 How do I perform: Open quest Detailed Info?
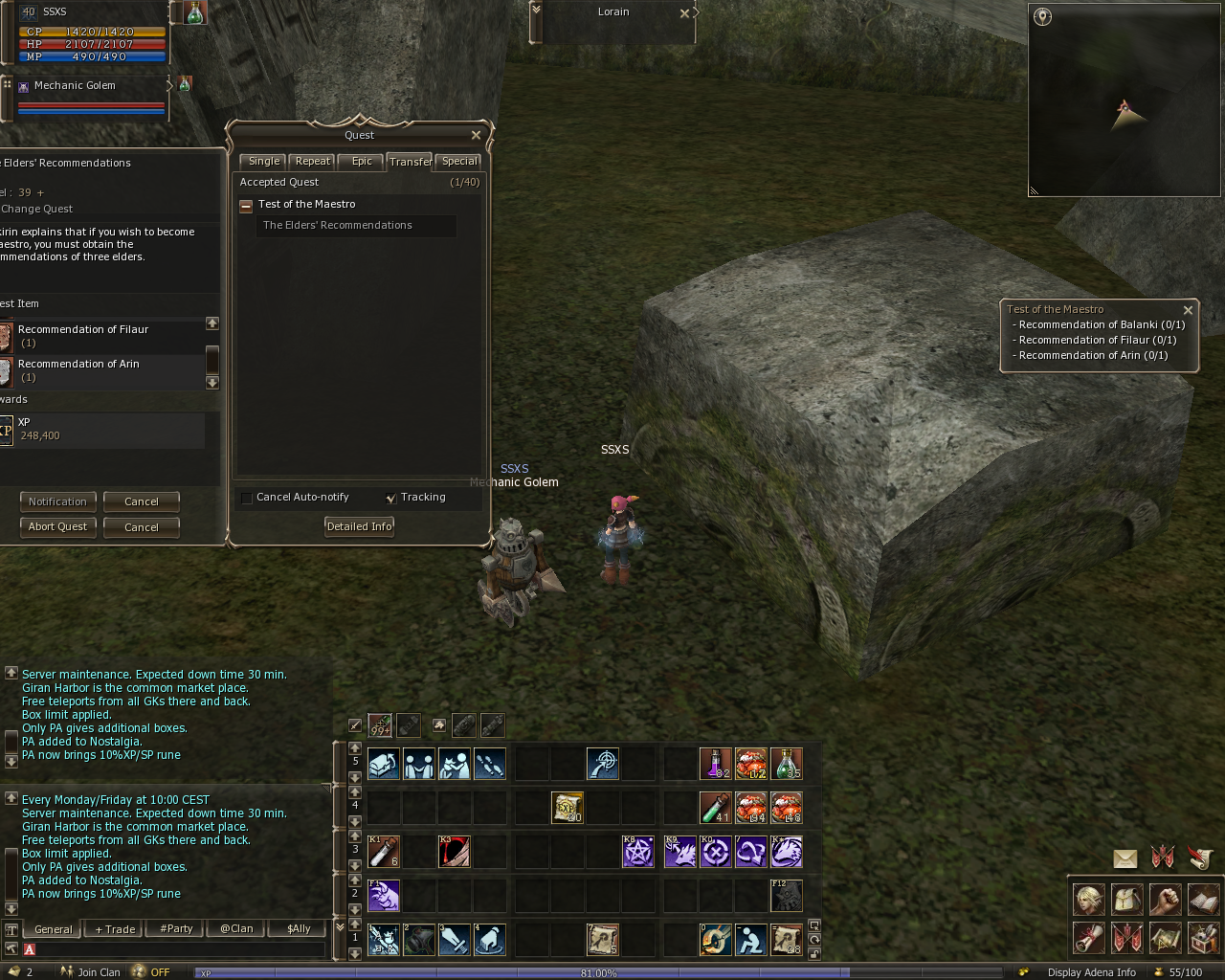click(359, 526)
